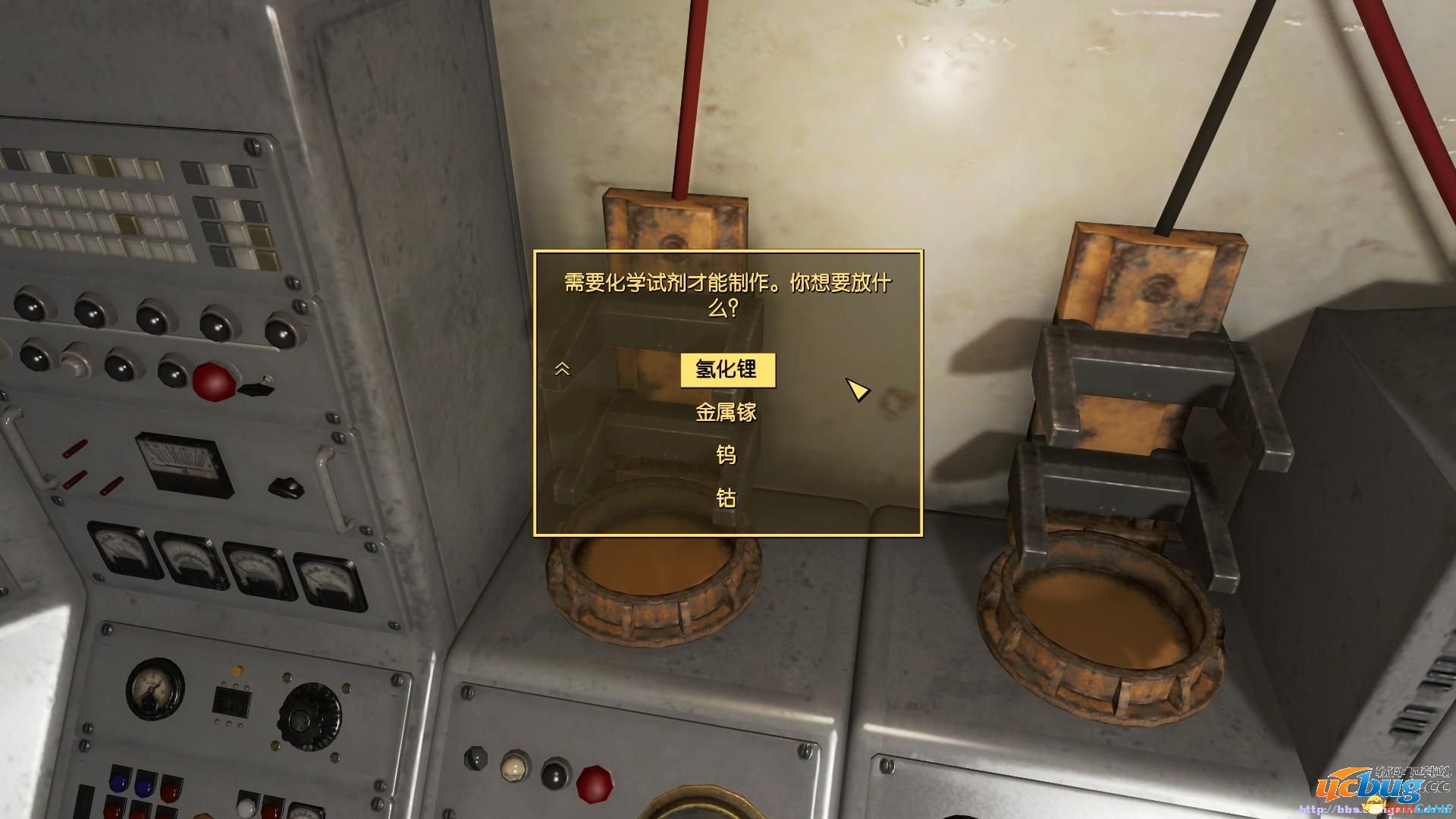Select 氢化锂 as the reagent

pyautogui.click(x=730, y=369)
